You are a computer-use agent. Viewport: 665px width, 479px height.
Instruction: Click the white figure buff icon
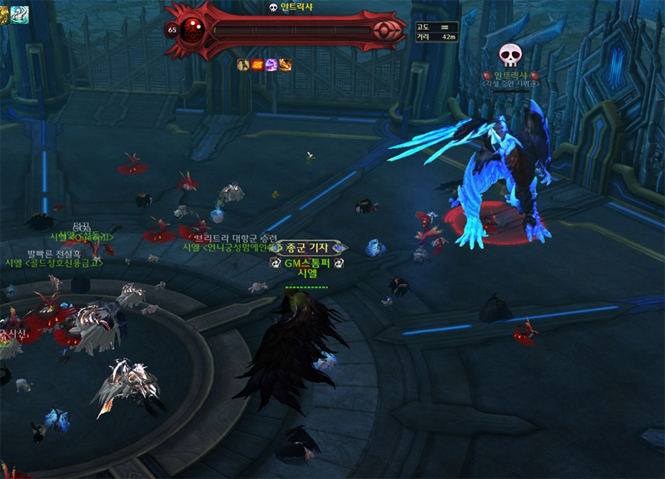point(243,65)
